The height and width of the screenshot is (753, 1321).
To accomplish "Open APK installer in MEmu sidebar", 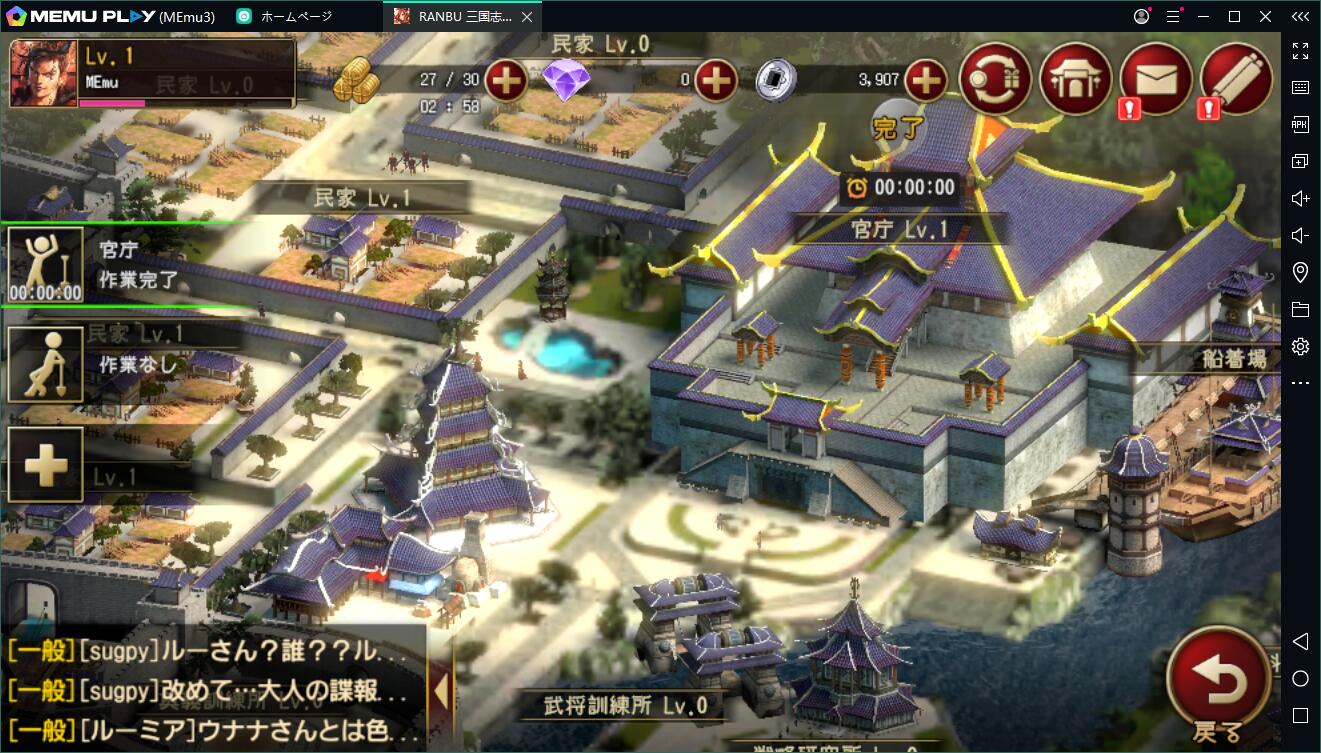I will coord(1300,124).
